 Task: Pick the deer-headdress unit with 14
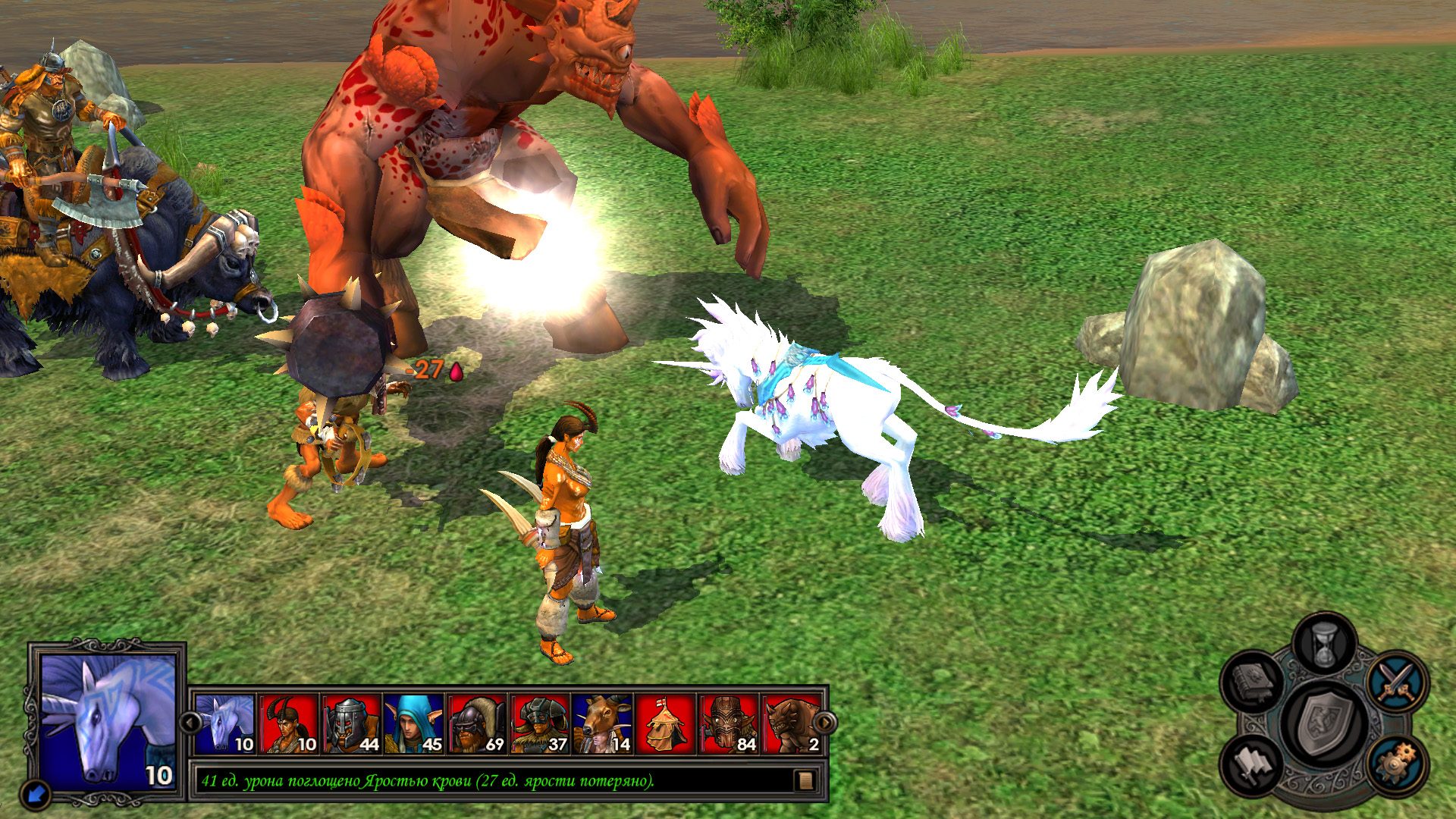603,724
